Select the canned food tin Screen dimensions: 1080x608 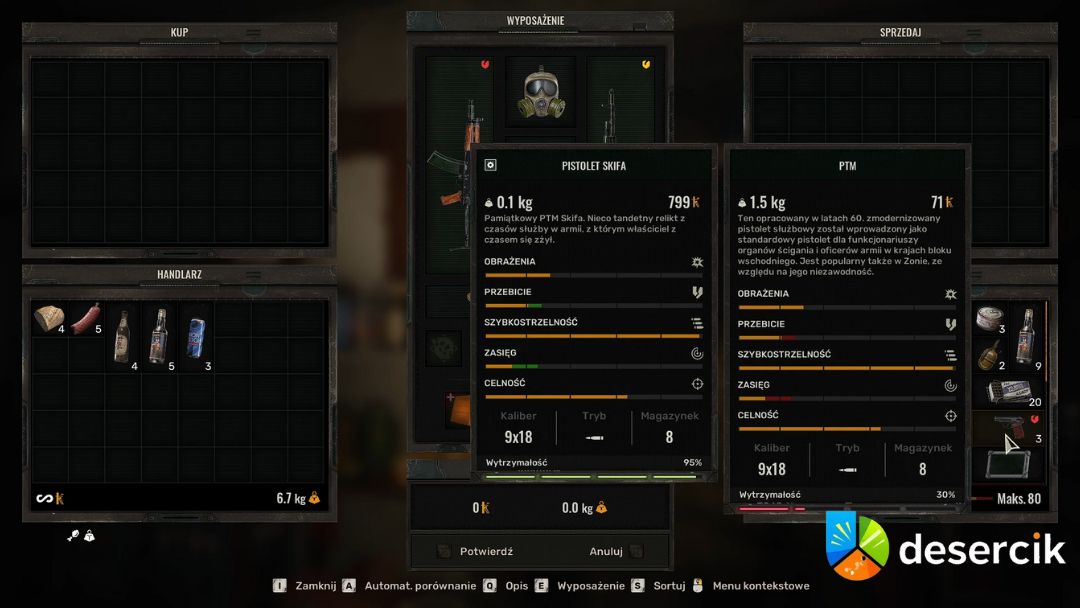click(x=990, y=318)
